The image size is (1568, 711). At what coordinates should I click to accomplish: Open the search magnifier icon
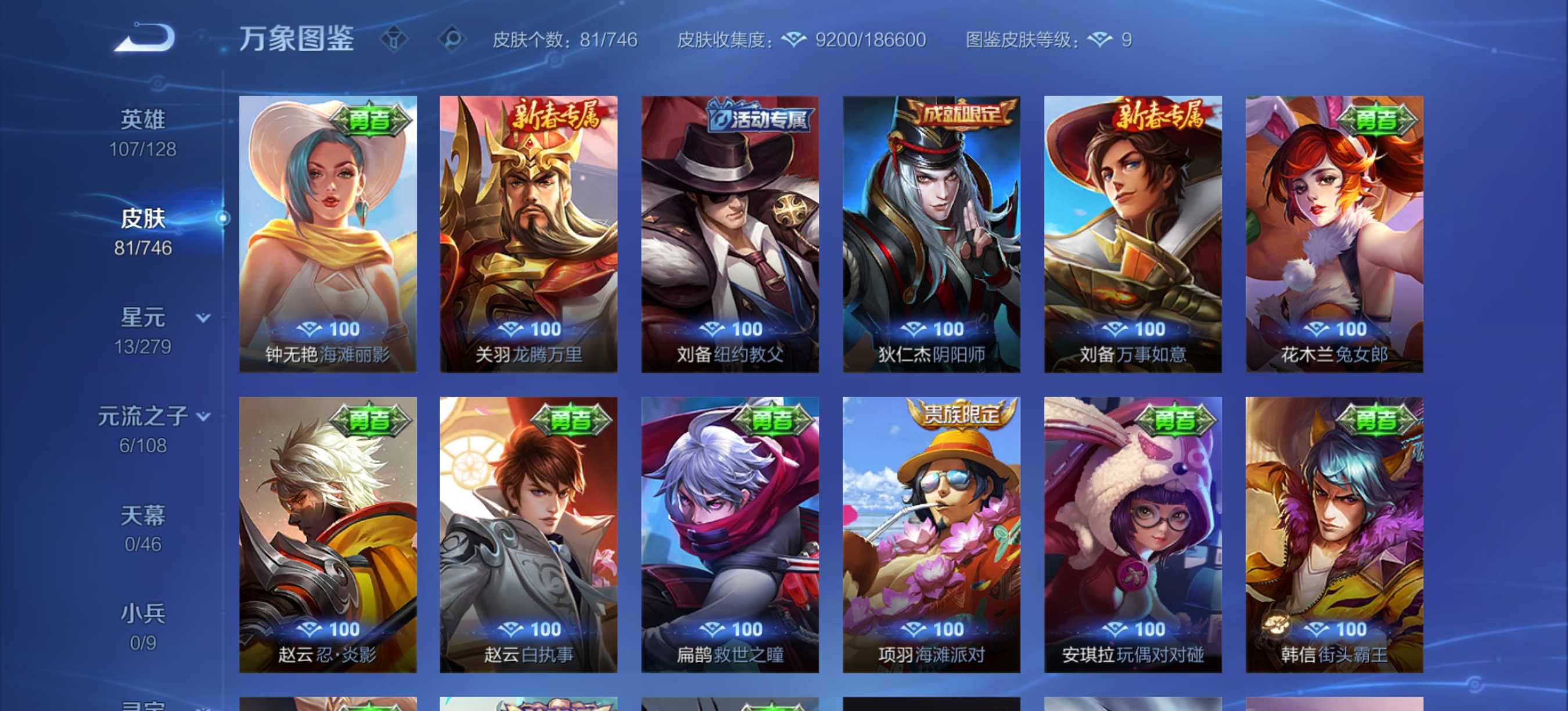point(452,39)
